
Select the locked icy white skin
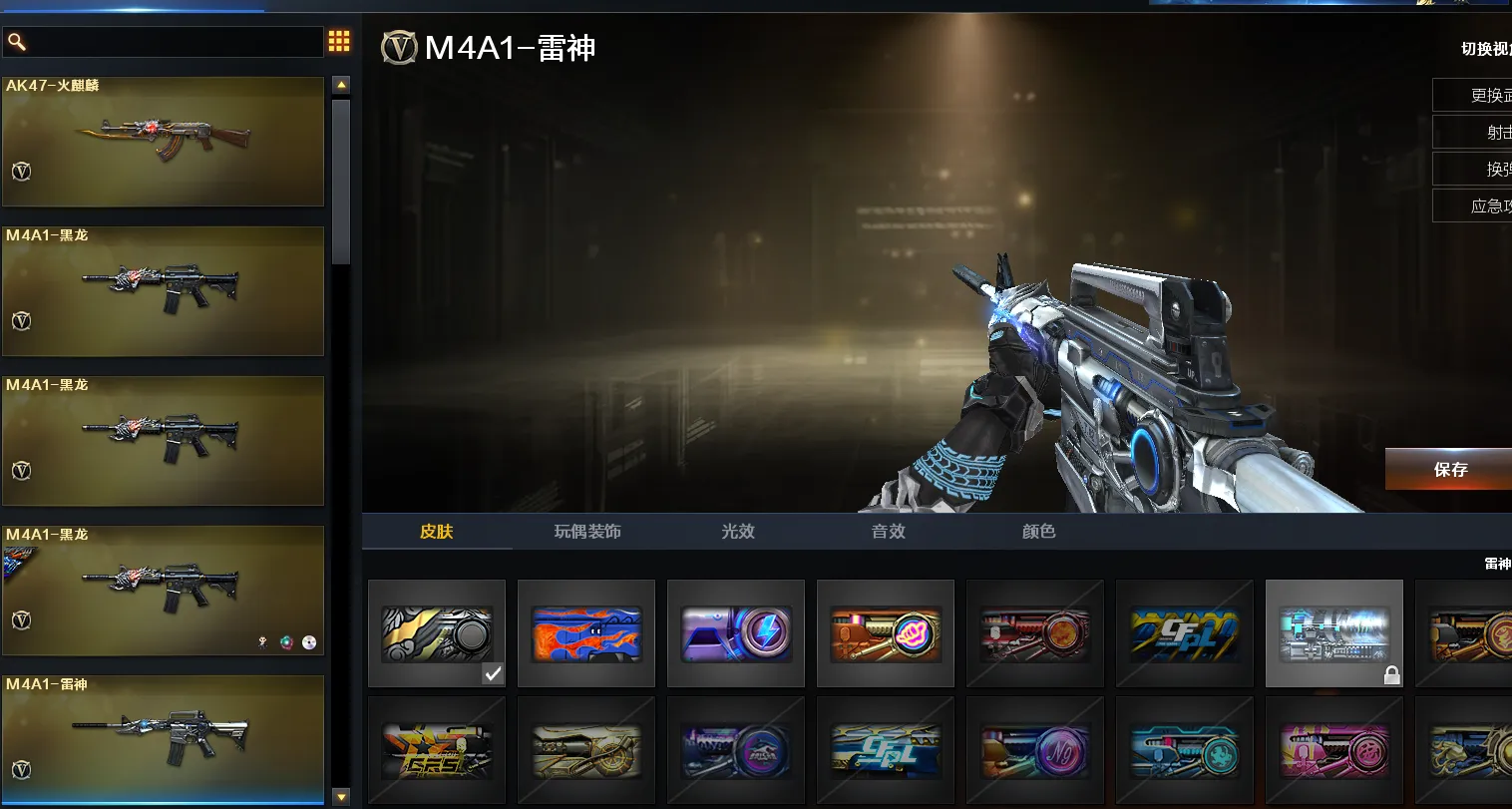tap(1334, 633)
